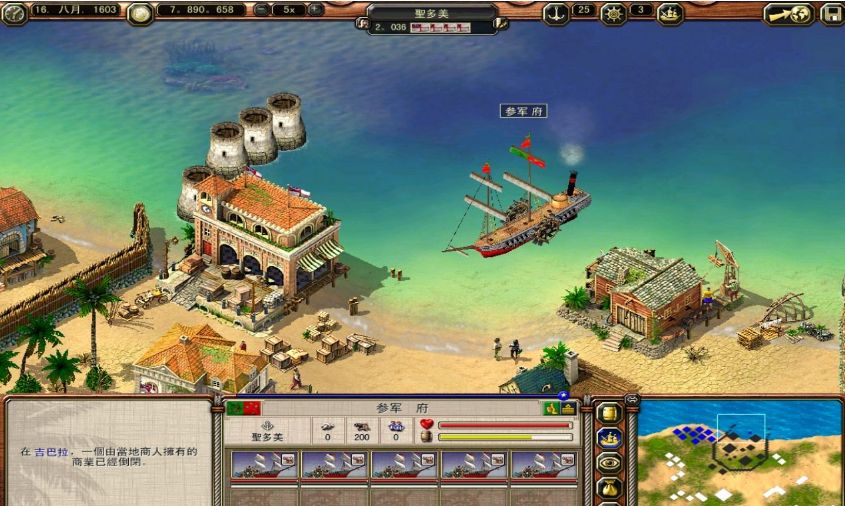Image resolution: width=845 pixels, height=506 pixels.
Task: Click the gold icon in convoy header
Action: [567, 408]
